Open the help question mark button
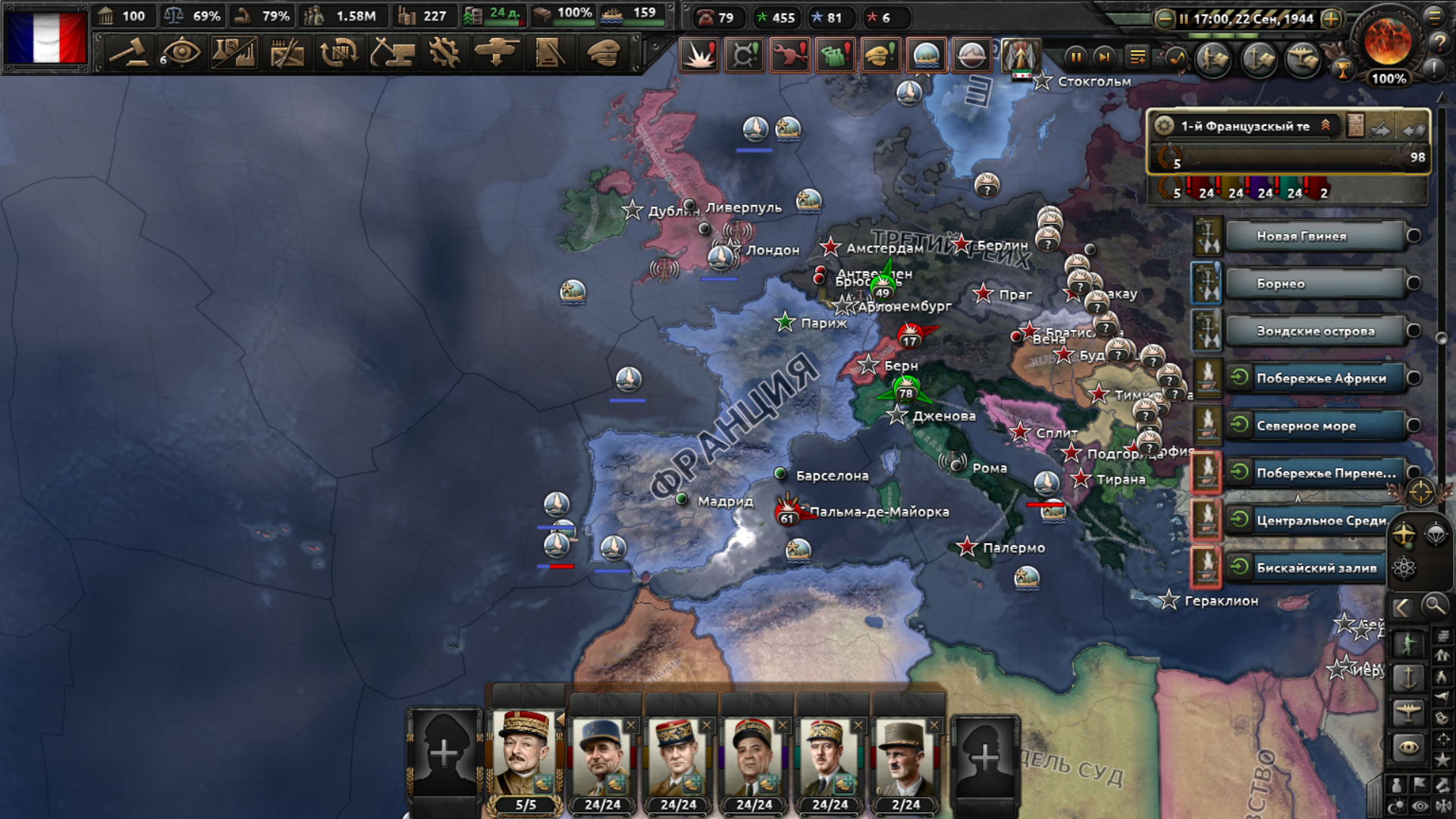1456x819 pixels. [1439, 42]
